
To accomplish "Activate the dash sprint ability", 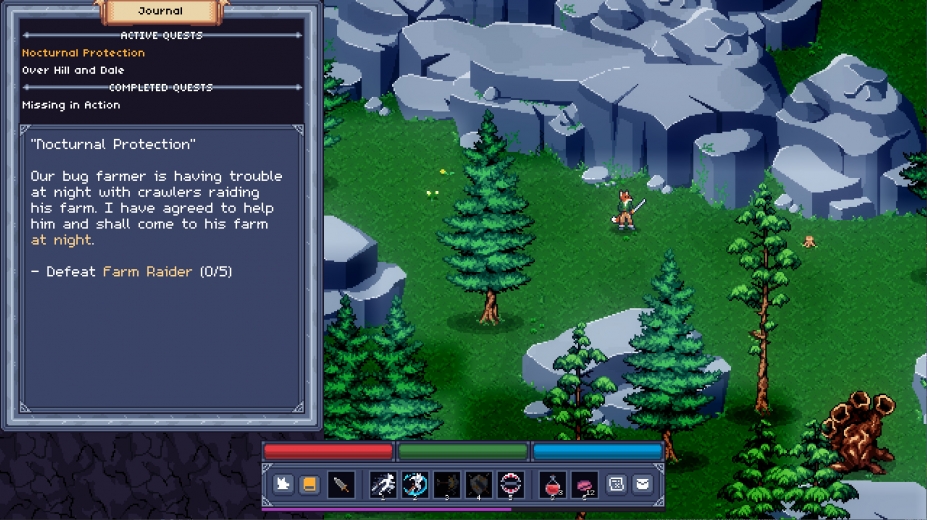I will pyautogui.click(x=382, y=485).
